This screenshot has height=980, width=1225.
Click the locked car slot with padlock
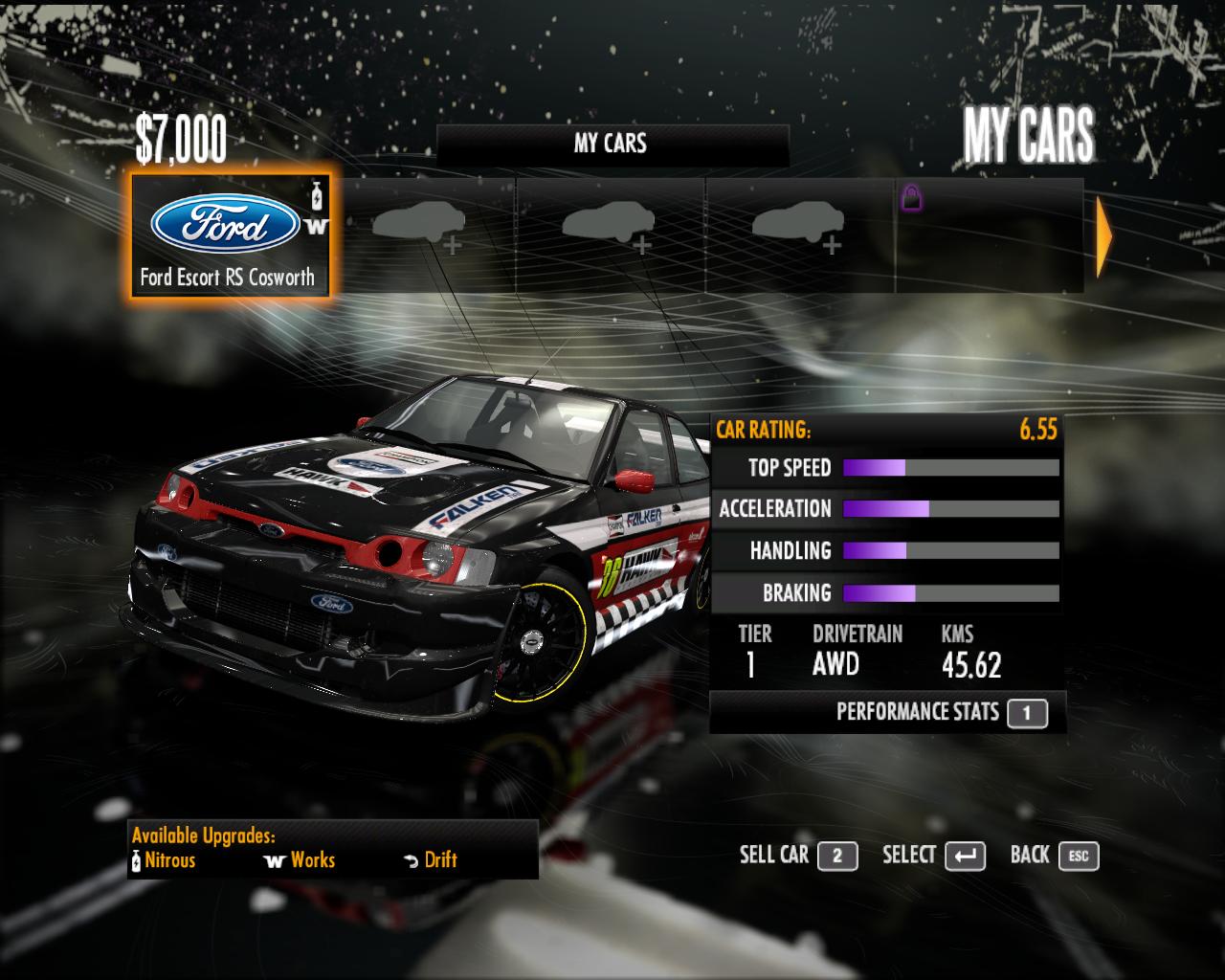click(x=988, y=235)
